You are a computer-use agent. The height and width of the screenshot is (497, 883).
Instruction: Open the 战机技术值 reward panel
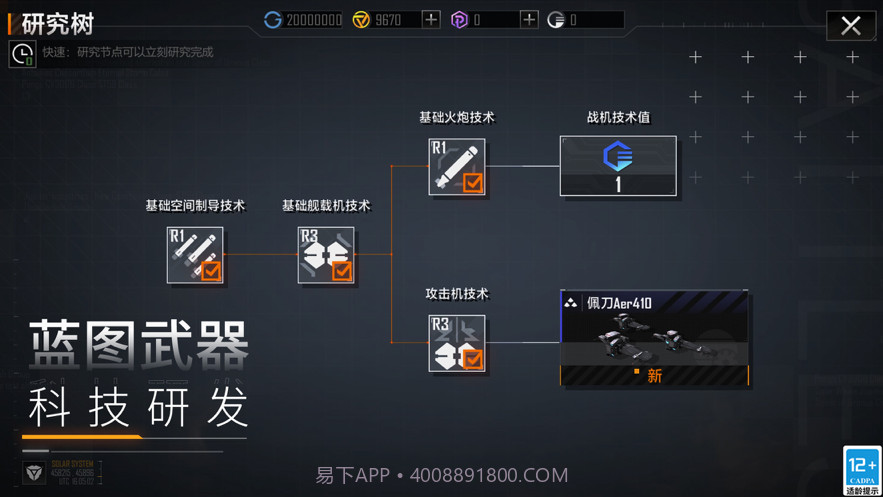pos(618,166)
